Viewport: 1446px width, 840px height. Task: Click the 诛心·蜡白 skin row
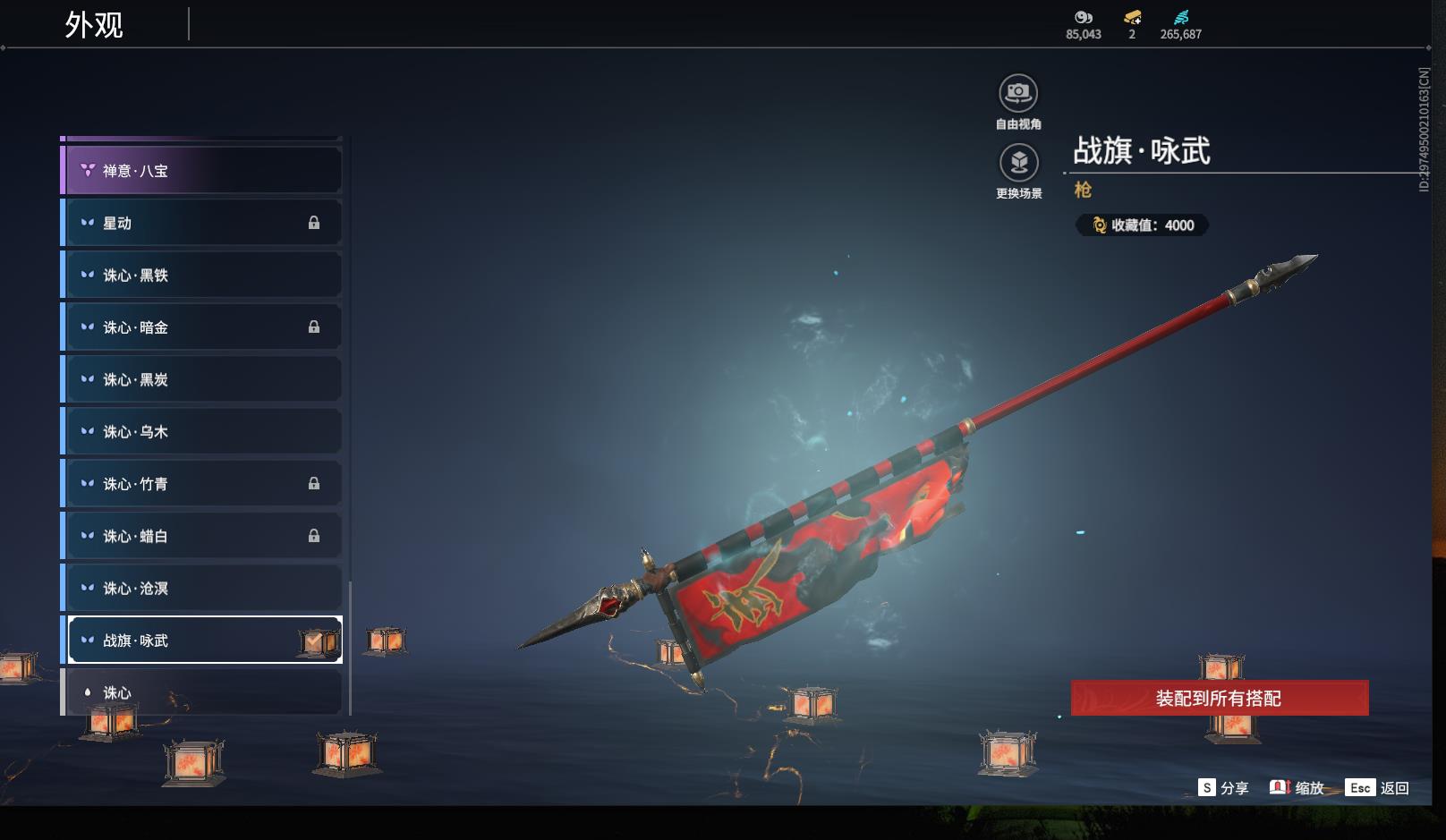pyautogui.click(x=203, y=536)
